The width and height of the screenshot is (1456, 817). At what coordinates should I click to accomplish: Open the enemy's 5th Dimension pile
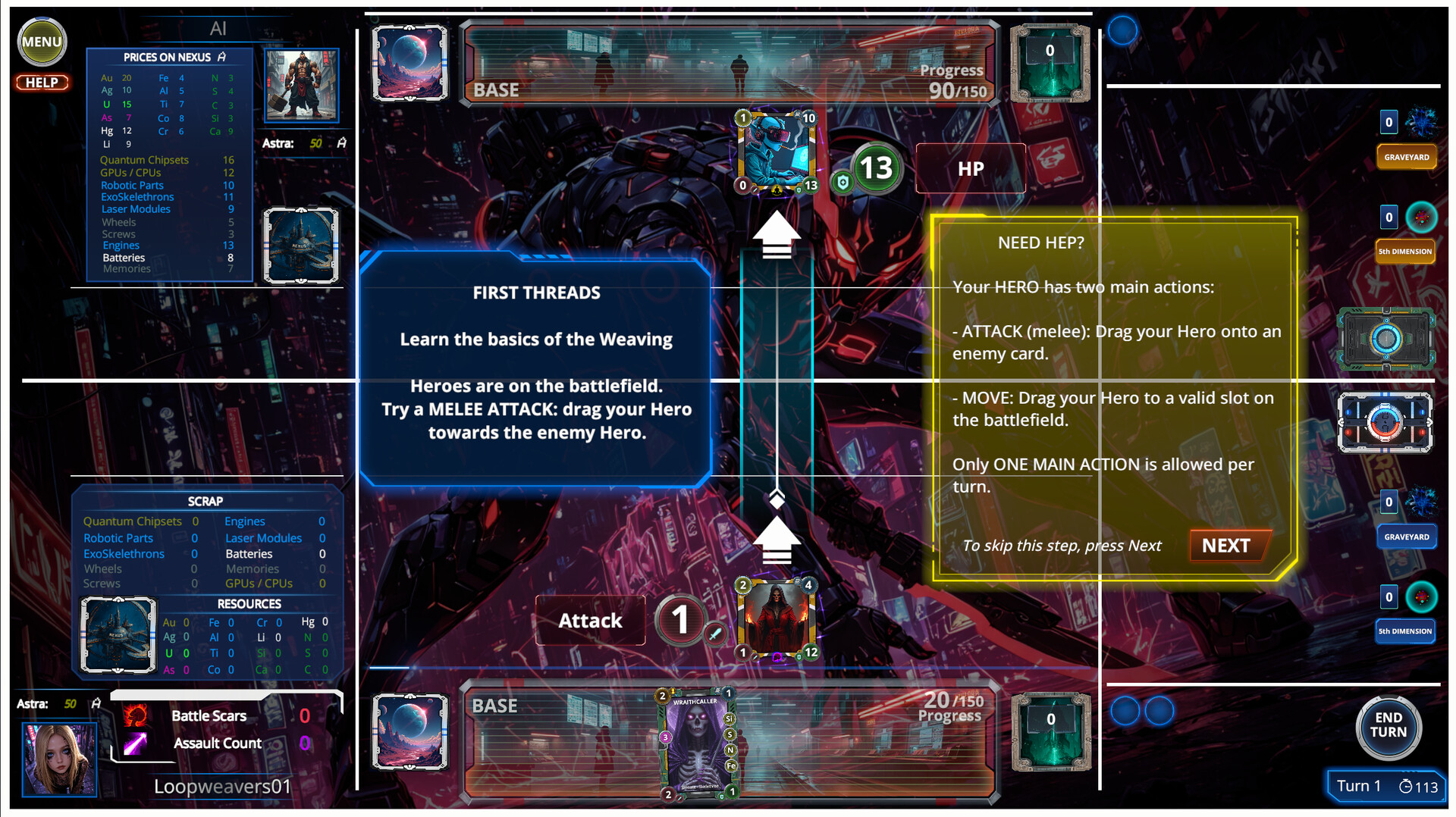(x=1405, y=251)
